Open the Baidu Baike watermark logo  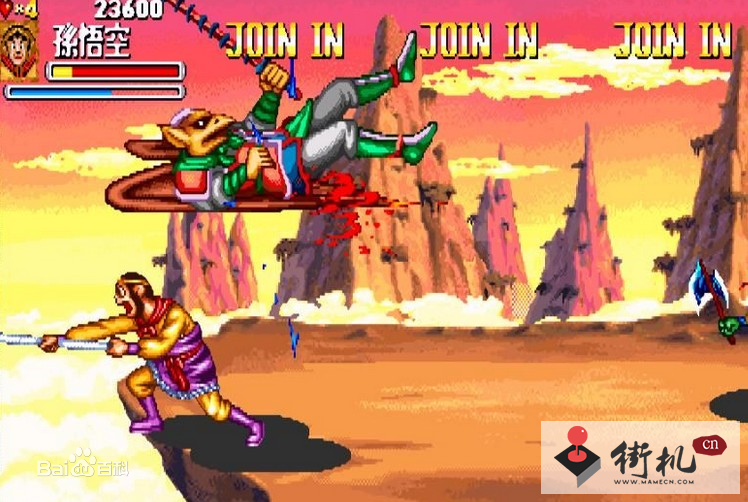tap(83, 464)
